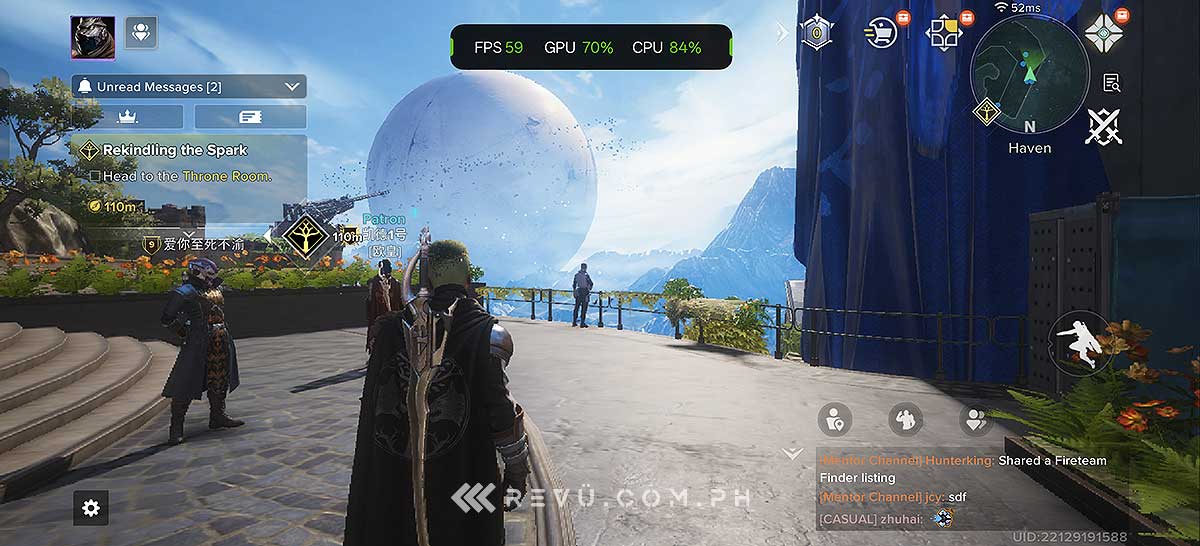This screenshot has width=1200, height=546.
Task: Open the character portrait profile
Action: 92,37
